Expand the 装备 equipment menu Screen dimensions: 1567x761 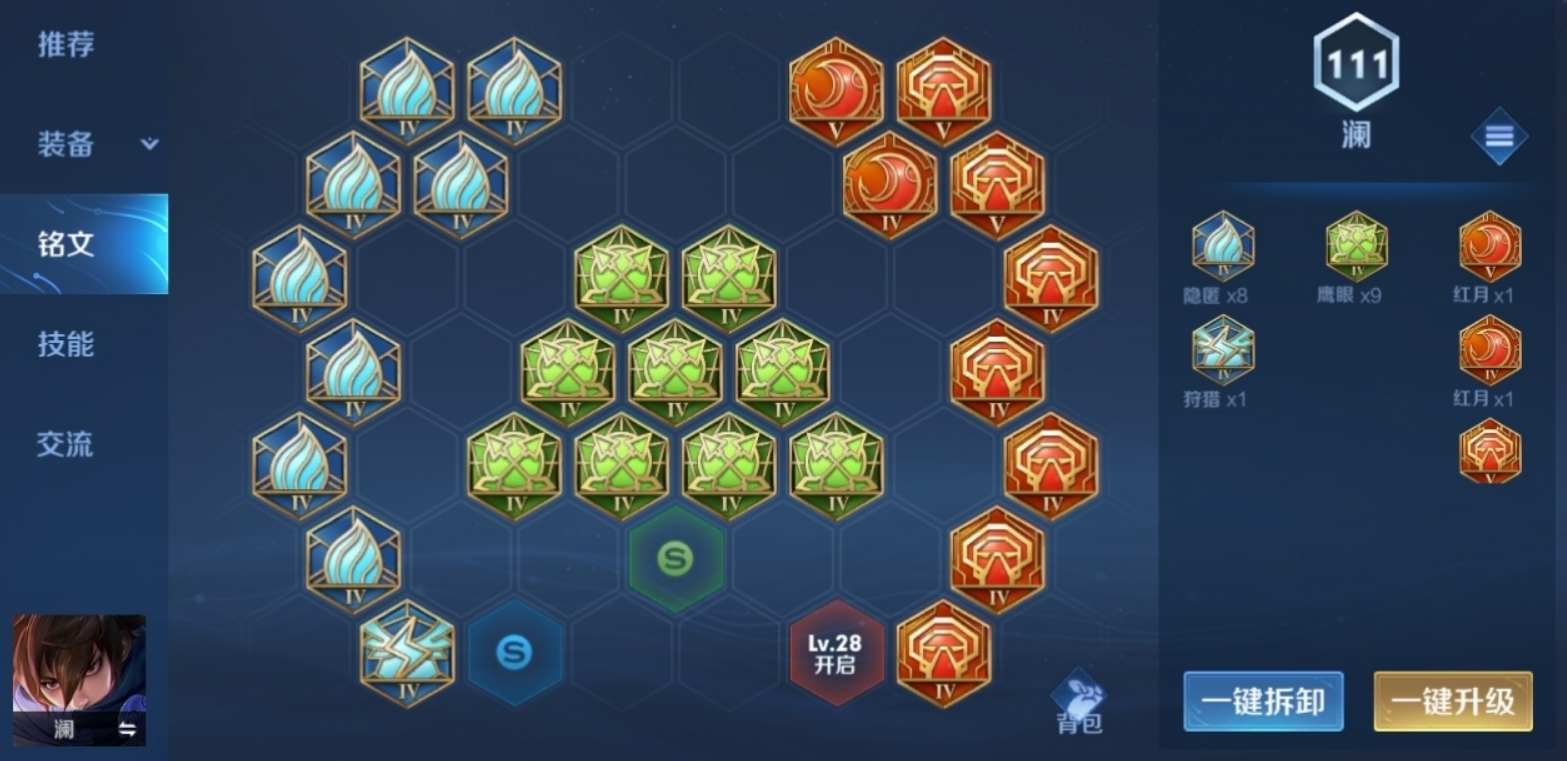95,144
